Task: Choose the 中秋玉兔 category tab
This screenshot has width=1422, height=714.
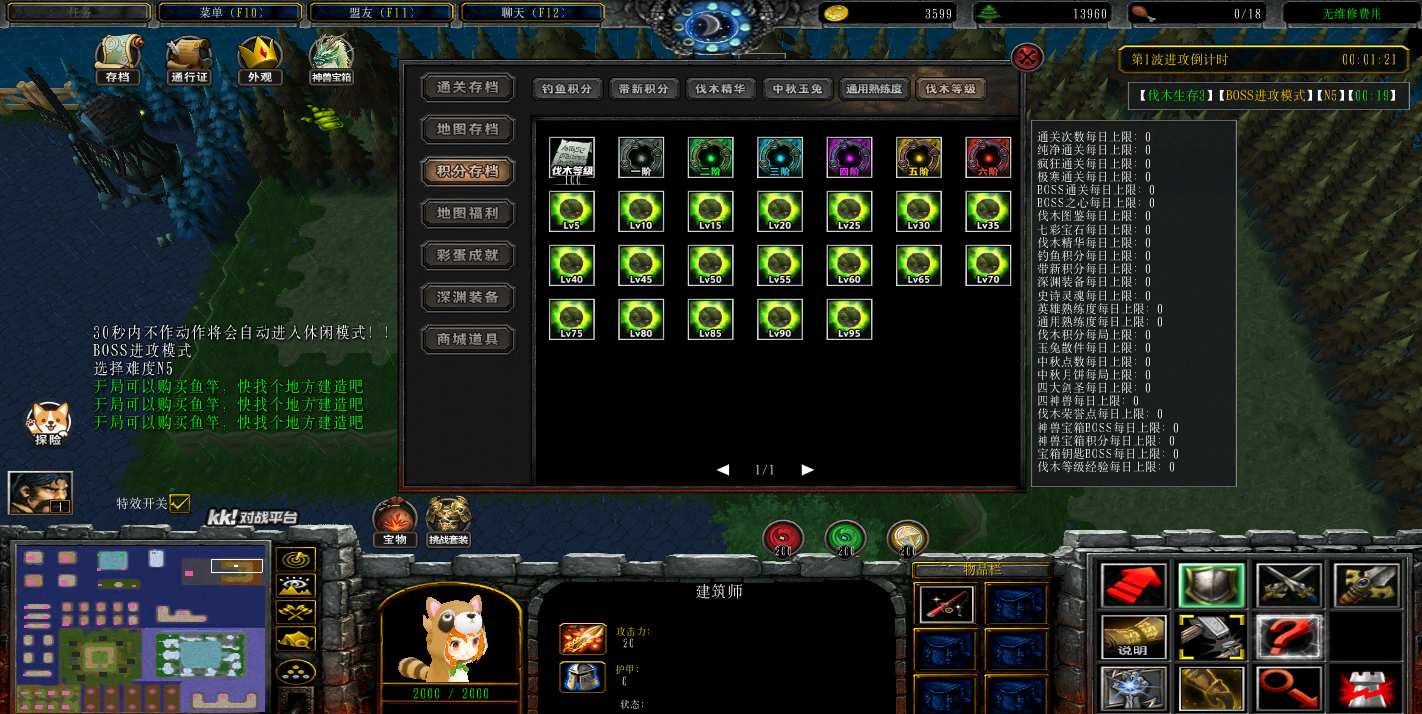Action: pos(797,89)
